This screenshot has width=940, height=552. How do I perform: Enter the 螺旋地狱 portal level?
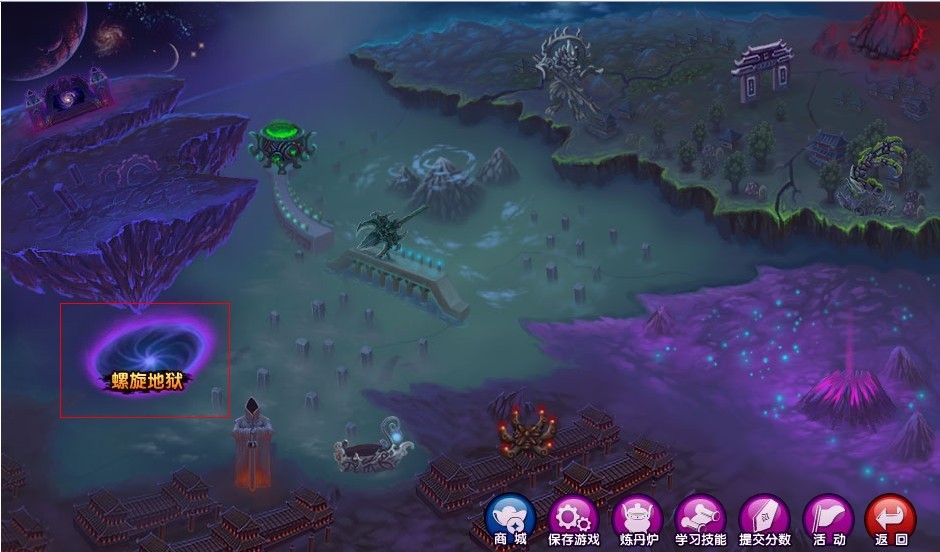[148, 356]
